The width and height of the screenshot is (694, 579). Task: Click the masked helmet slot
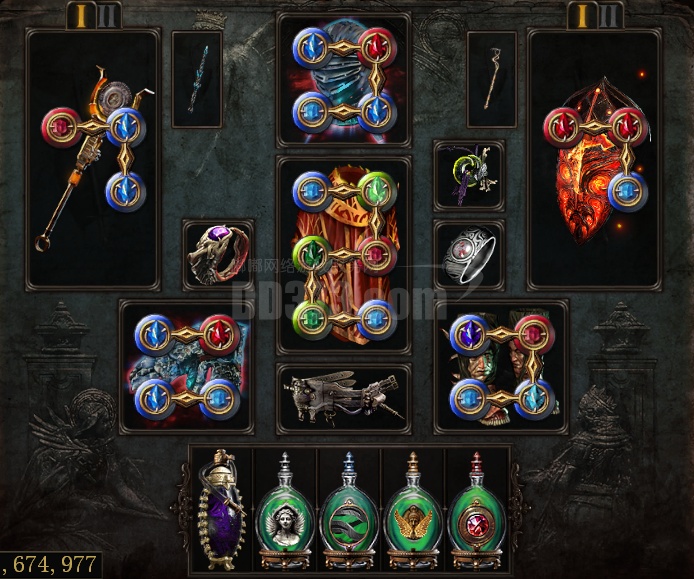(343, 79)
